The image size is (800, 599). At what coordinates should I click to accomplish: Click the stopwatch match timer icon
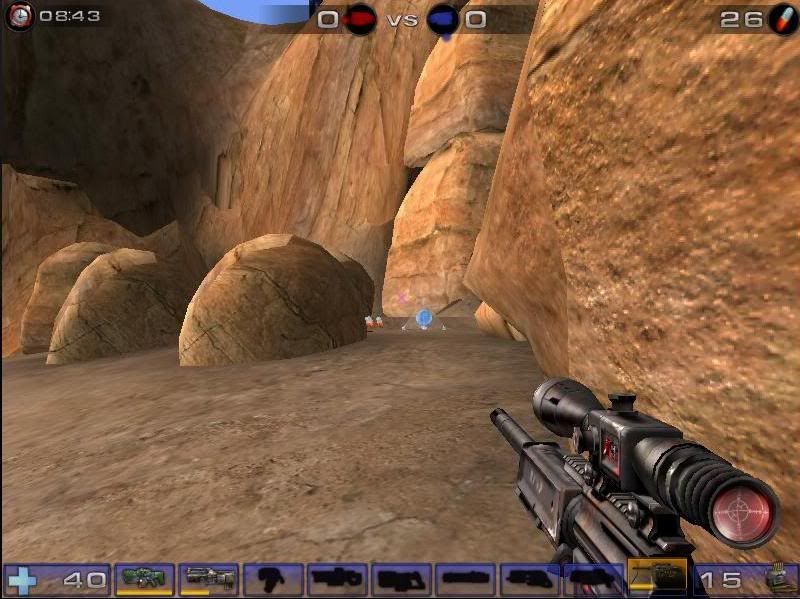point(18,17)
